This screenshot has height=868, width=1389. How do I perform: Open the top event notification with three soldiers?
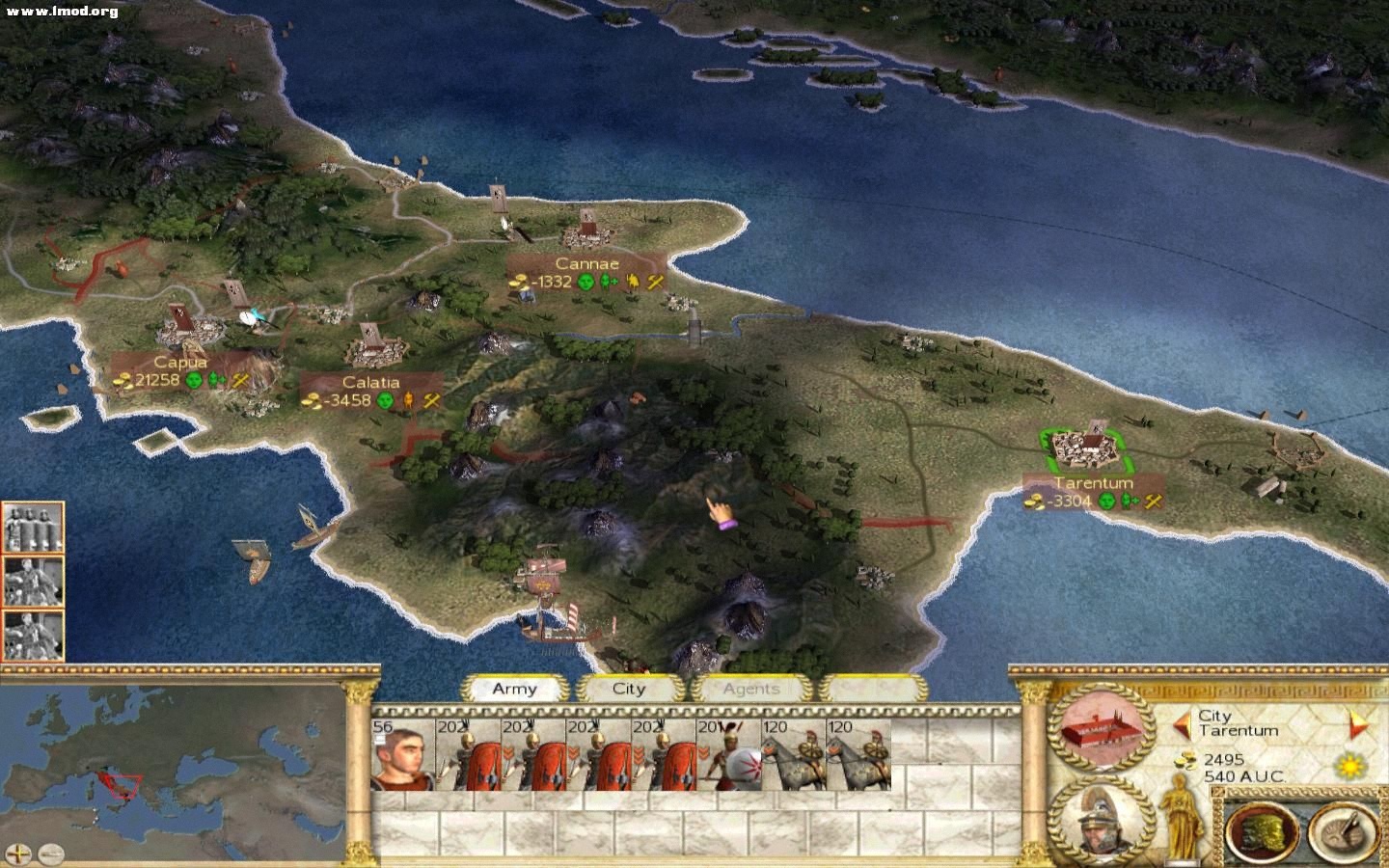click(33, 527)
